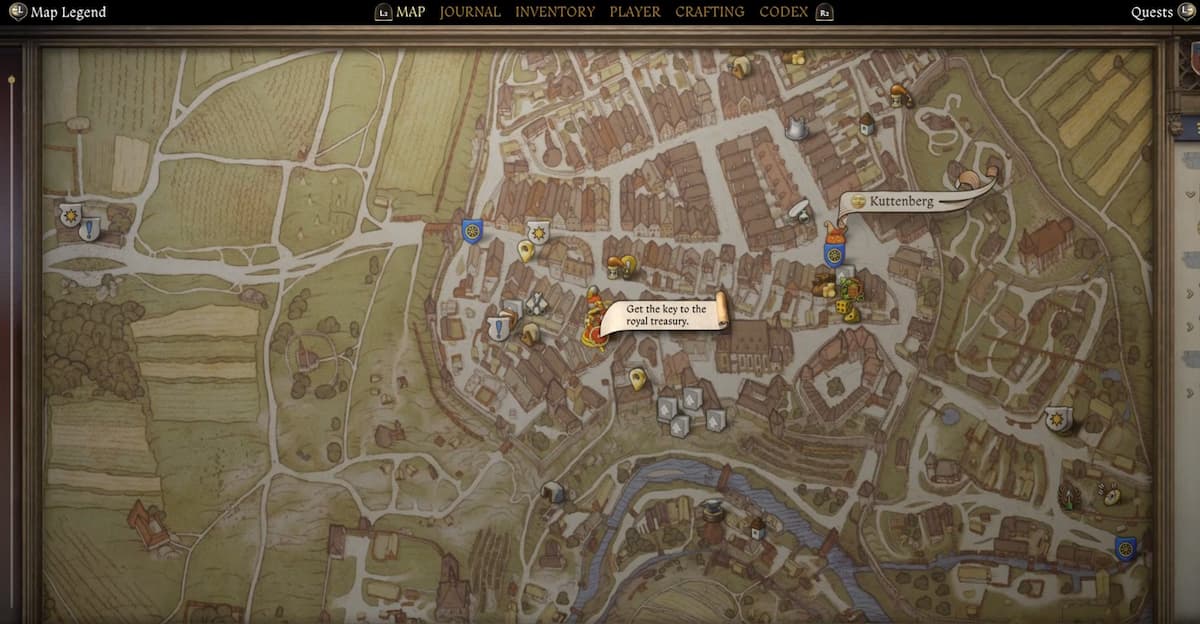
Task: Click the Kuttenberg town label
Action: 900,201
